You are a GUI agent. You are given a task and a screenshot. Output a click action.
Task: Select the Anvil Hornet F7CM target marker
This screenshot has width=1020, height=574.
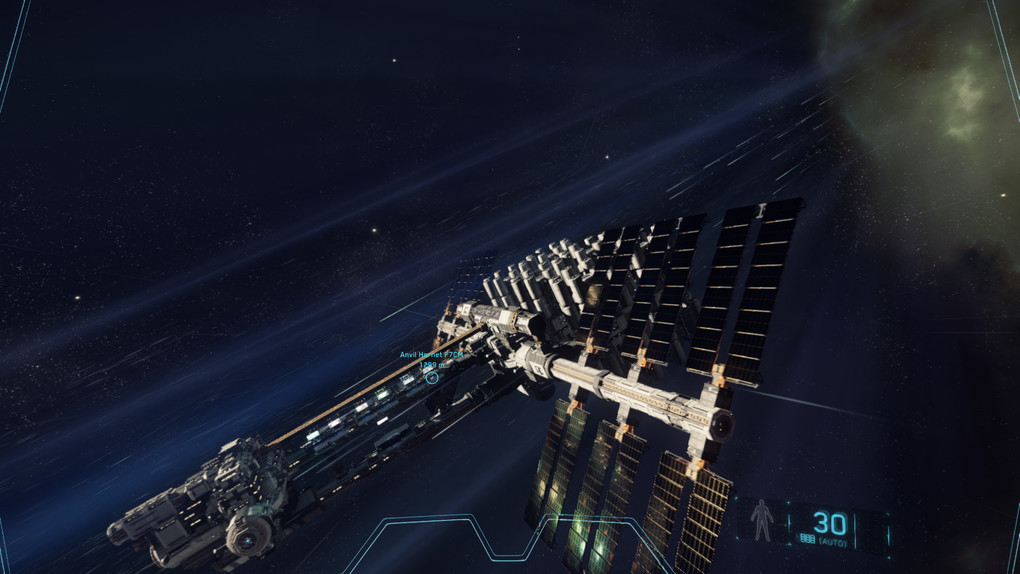[x=432, y=378]
